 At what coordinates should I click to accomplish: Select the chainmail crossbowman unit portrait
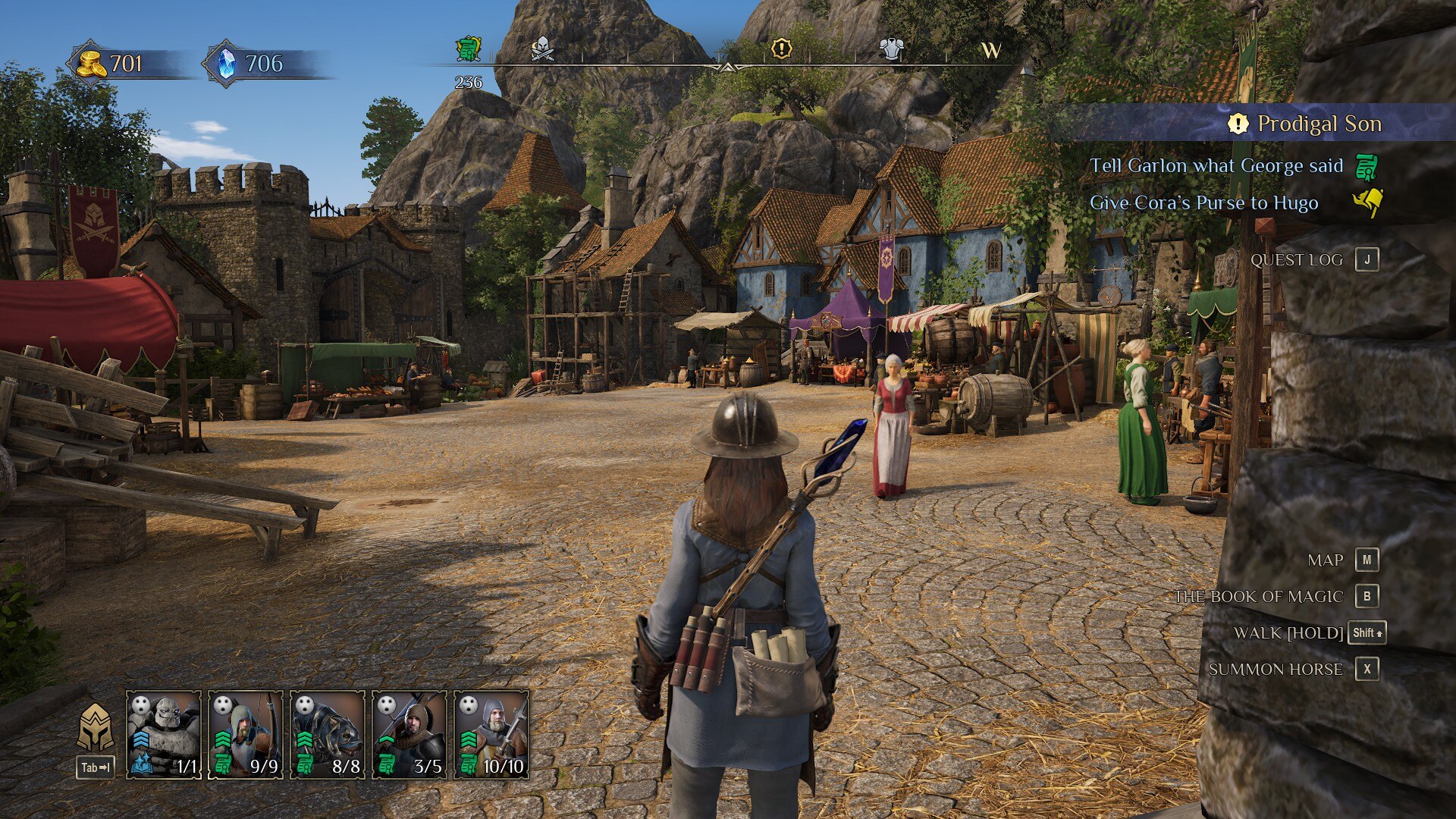(409, 734)
